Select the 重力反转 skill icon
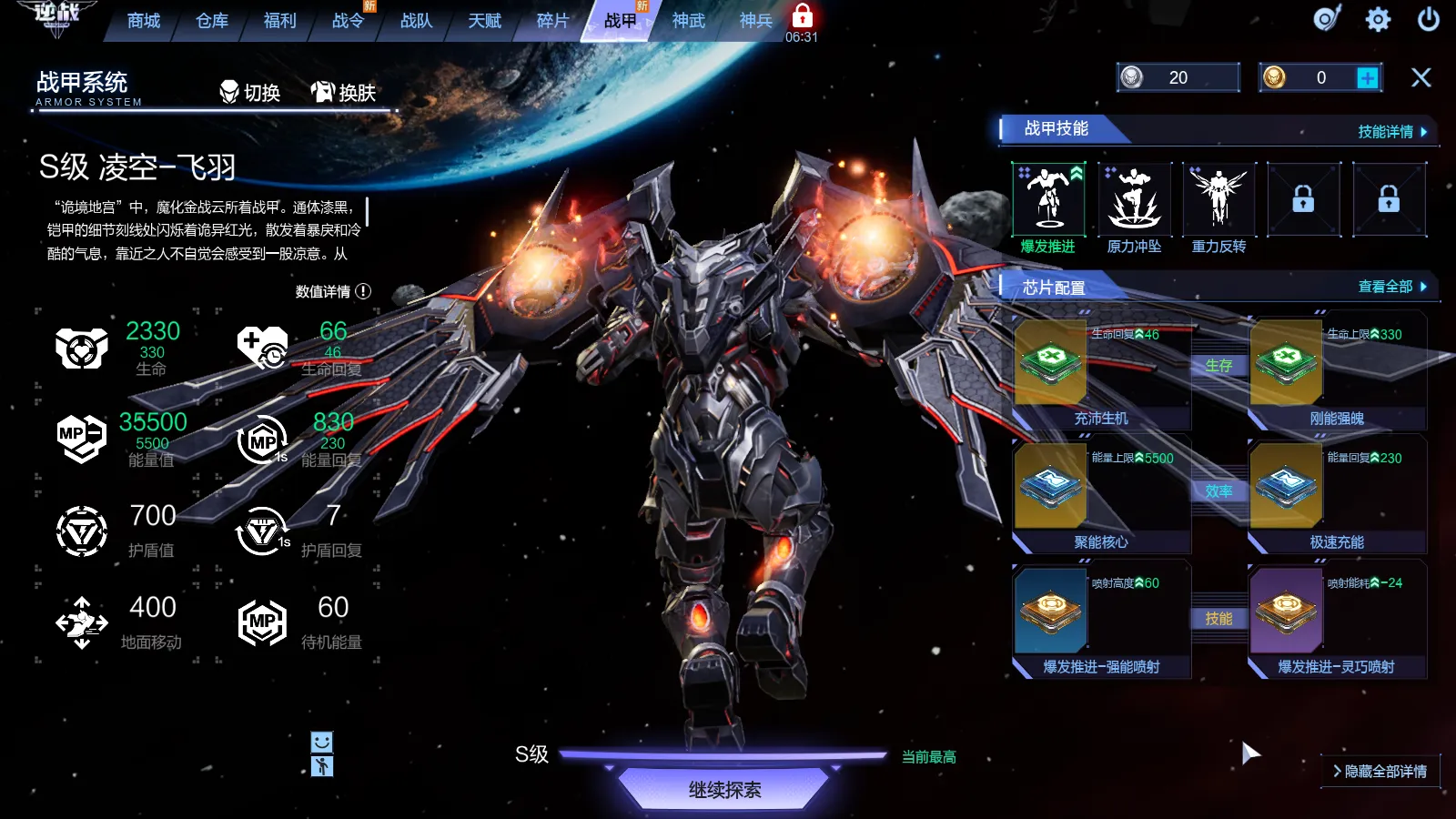 1219,199
